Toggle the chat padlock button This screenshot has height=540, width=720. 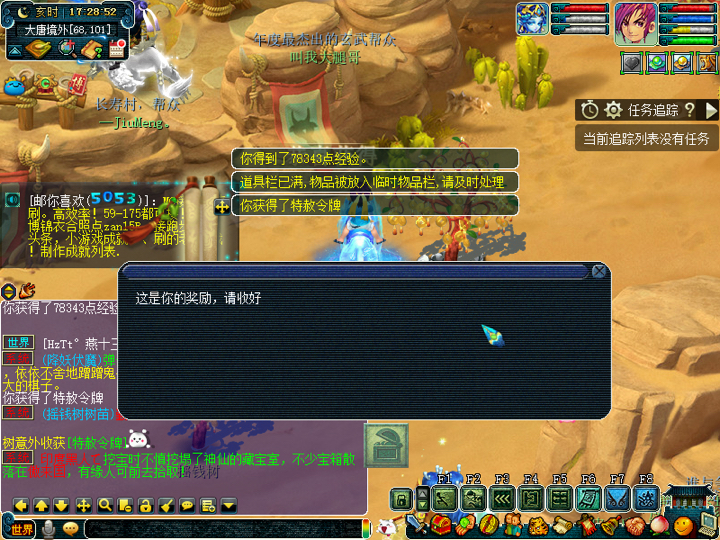[146, 505]
